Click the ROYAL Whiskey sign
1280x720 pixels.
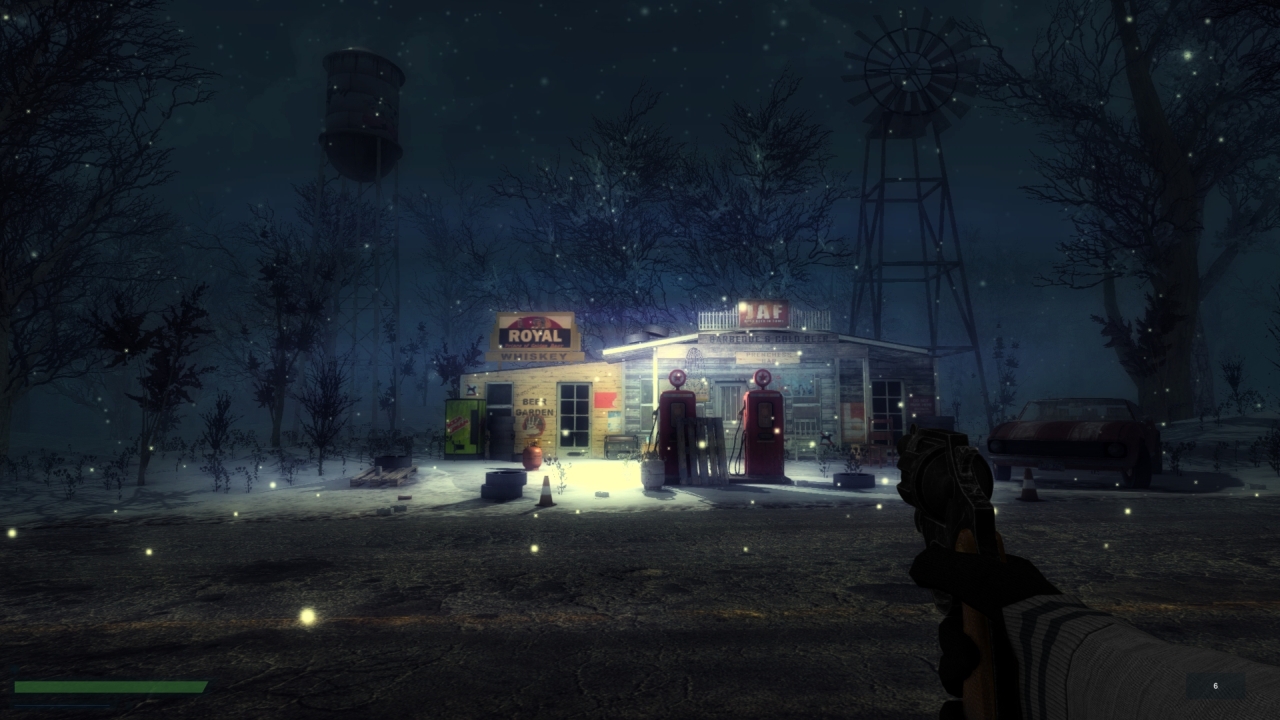[536, 334]
